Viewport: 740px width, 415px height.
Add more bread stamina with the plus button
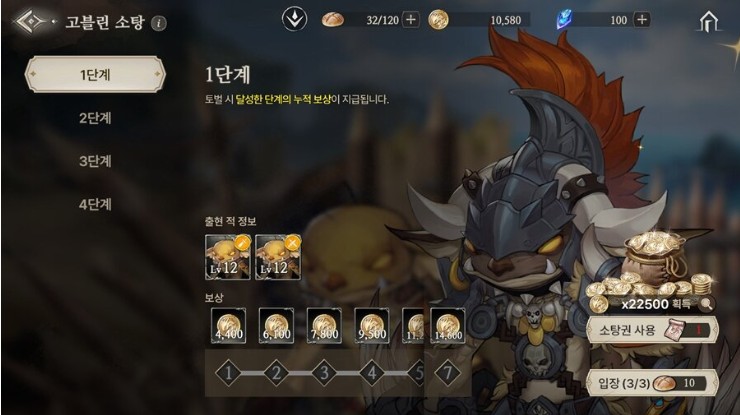point(410,19)
